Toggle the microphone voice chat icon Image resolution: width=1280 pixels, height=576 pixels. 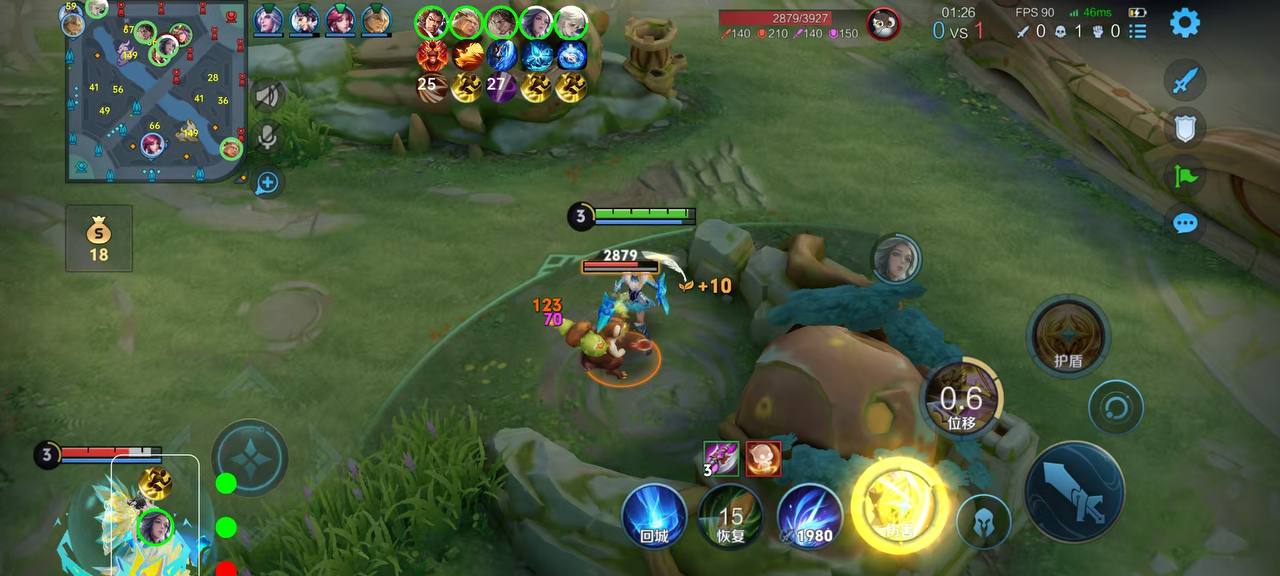[x=267, y=138]
